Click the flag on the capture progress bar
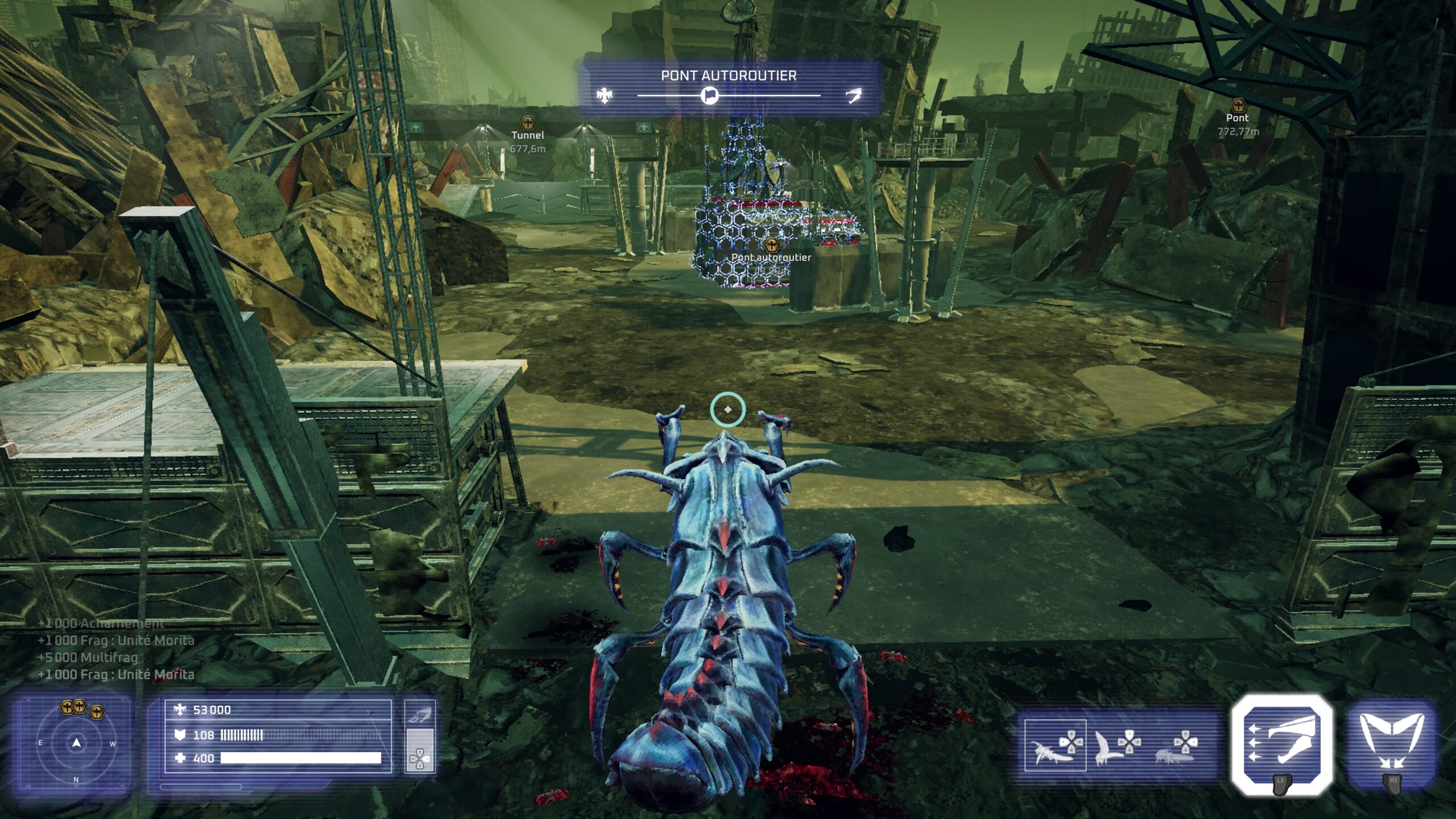 (709, 96)
